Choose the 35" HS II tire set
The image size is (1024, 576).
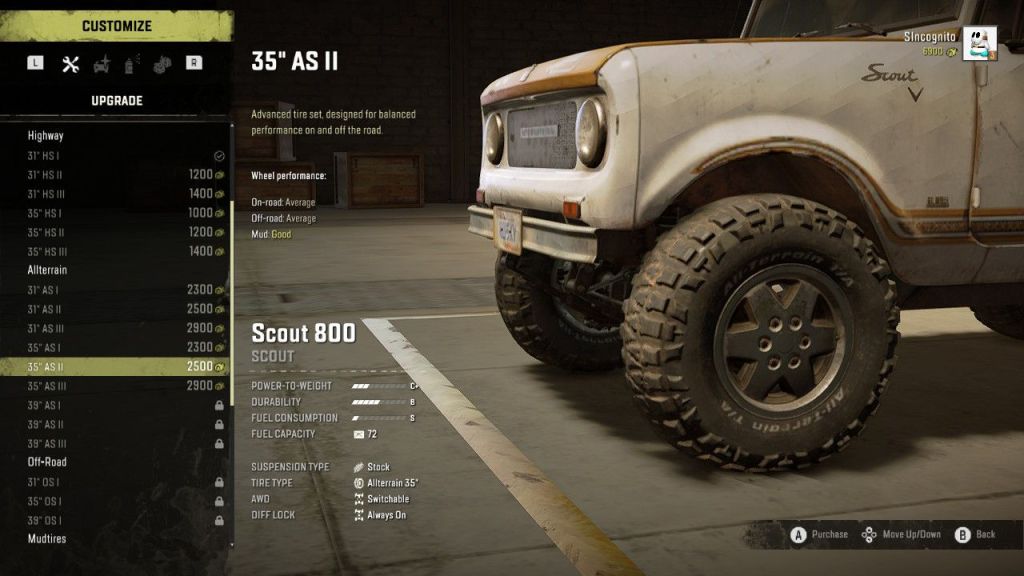pyautogui.click(x=115, y=232)
